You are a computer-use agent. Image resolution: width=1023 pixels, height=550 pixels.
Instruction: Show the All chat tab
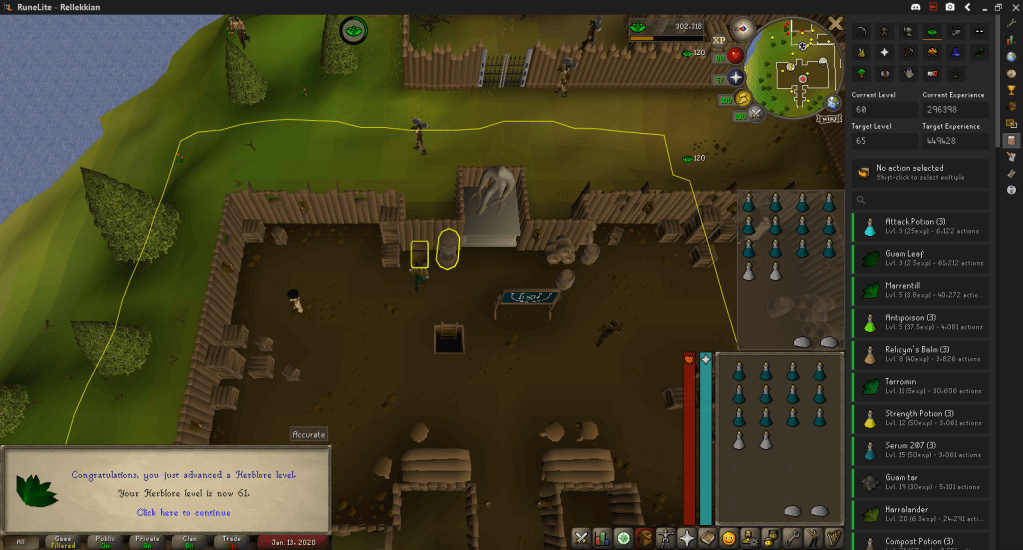[21, 541]
